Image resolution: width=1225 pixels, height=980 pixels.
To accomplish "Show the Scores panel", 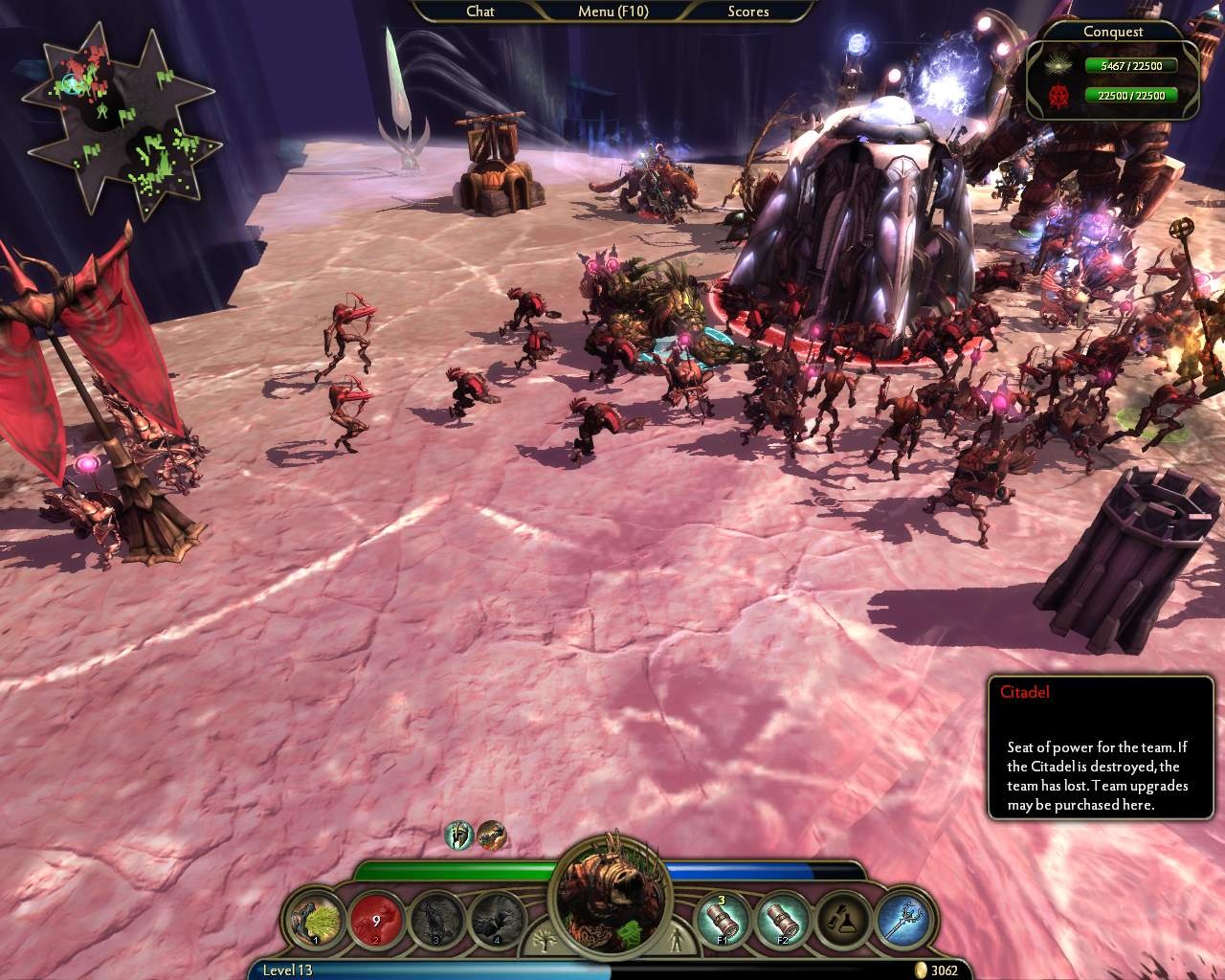I will click(x=747, y=11).
